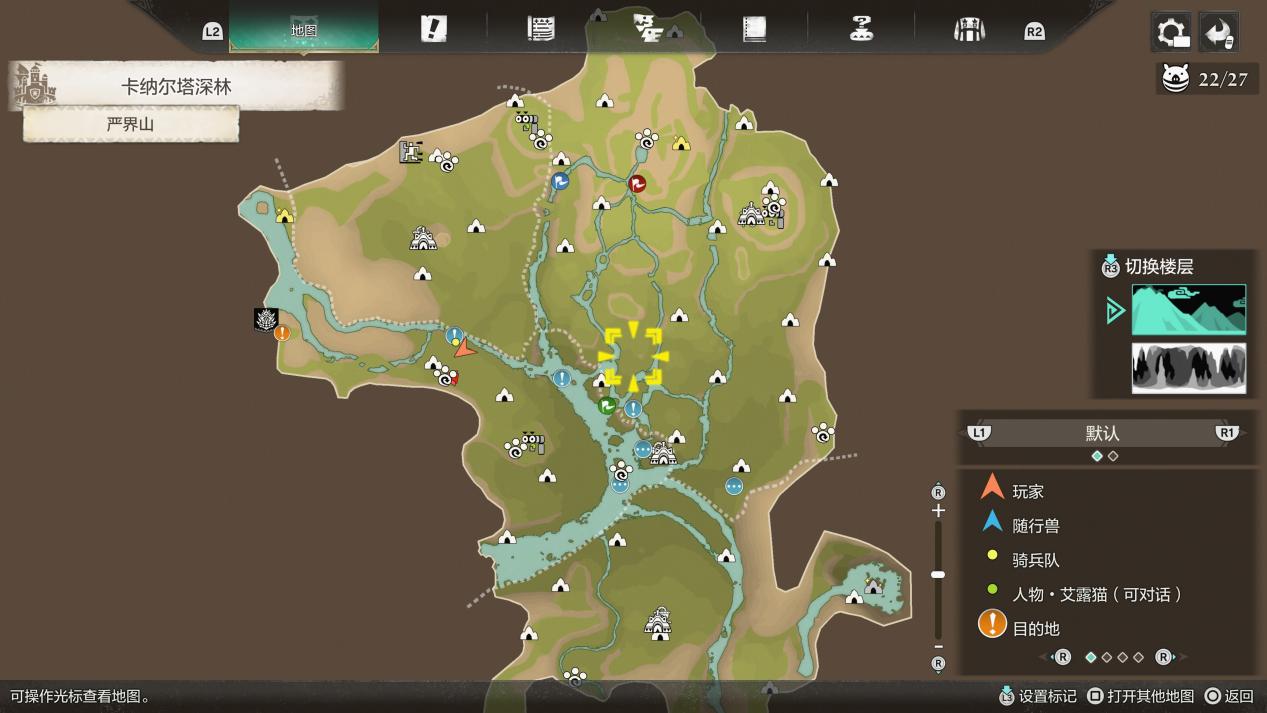Open the castle gate tab
The height and width of the screenshot is (713, 1267).
968,29
